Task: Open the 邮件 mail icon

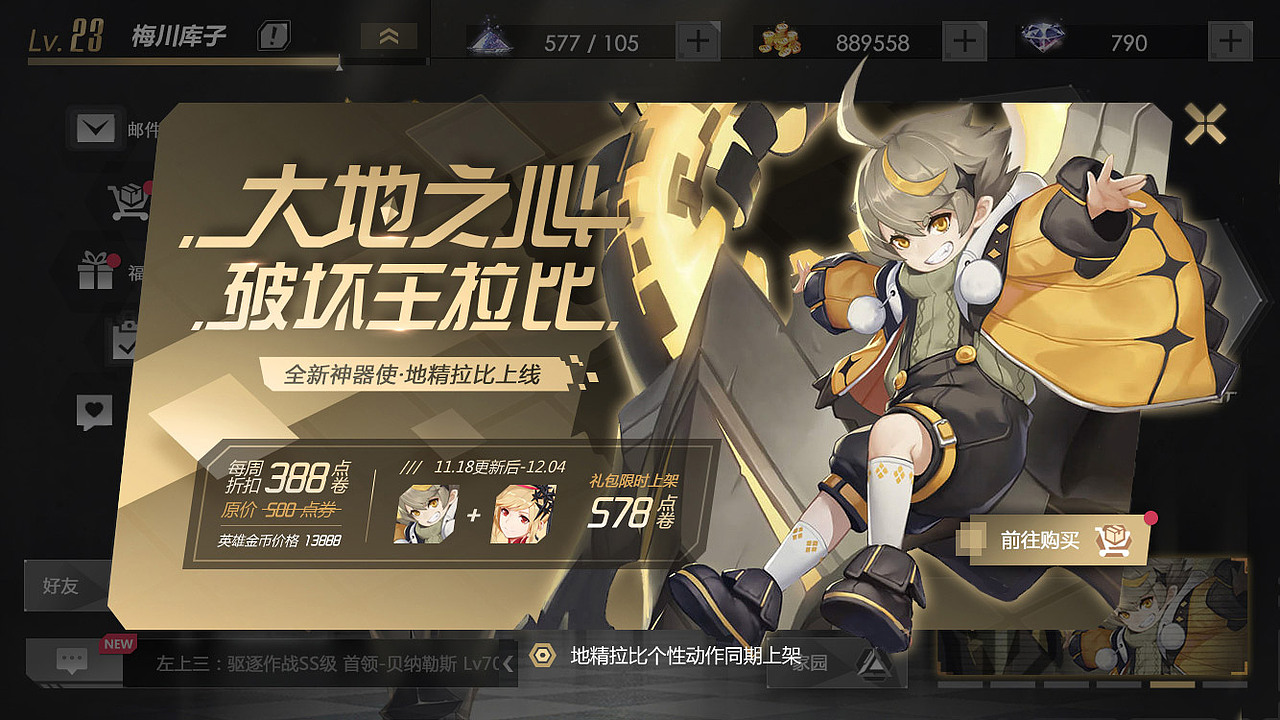Action: click(94, 130)
